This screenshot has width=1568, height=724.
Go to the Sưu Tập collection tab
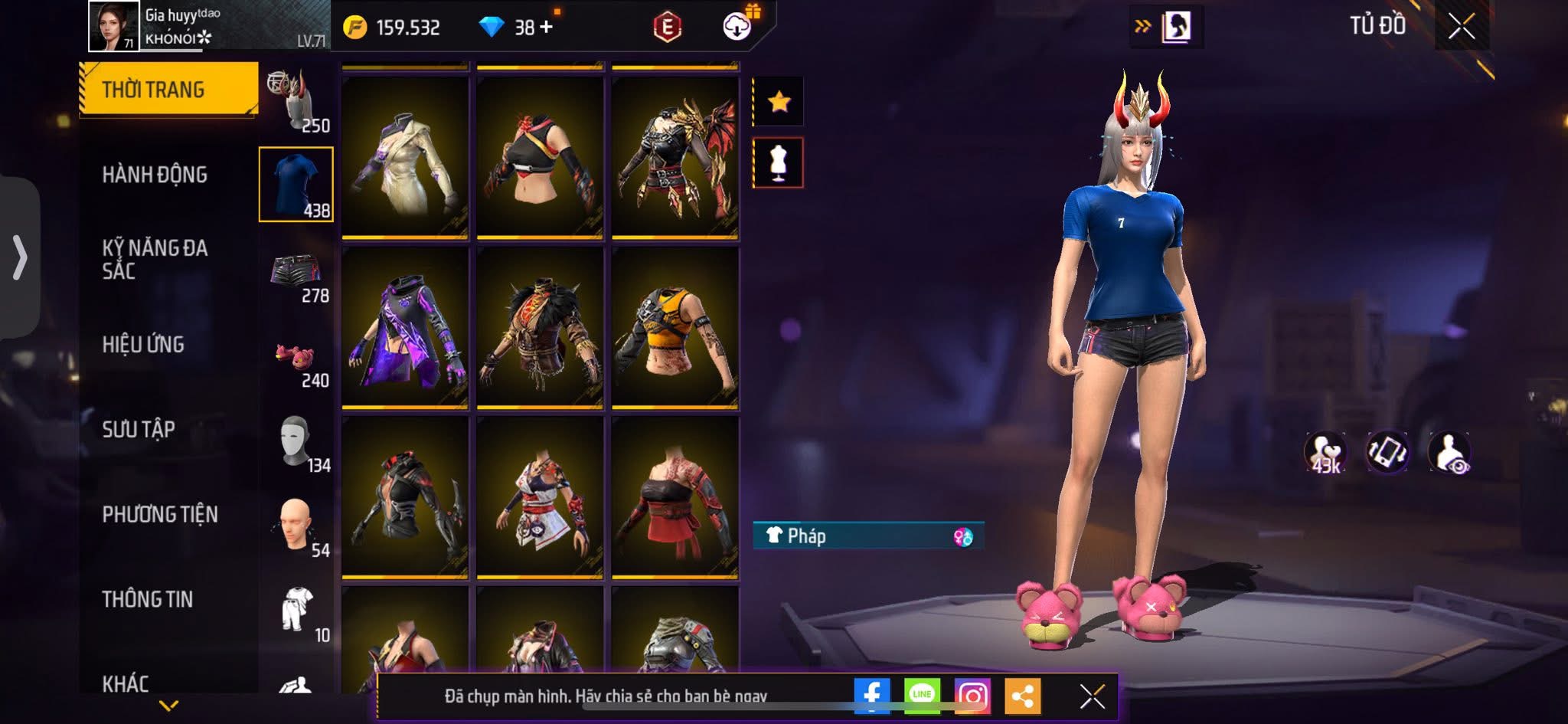[x=139, y=429]
